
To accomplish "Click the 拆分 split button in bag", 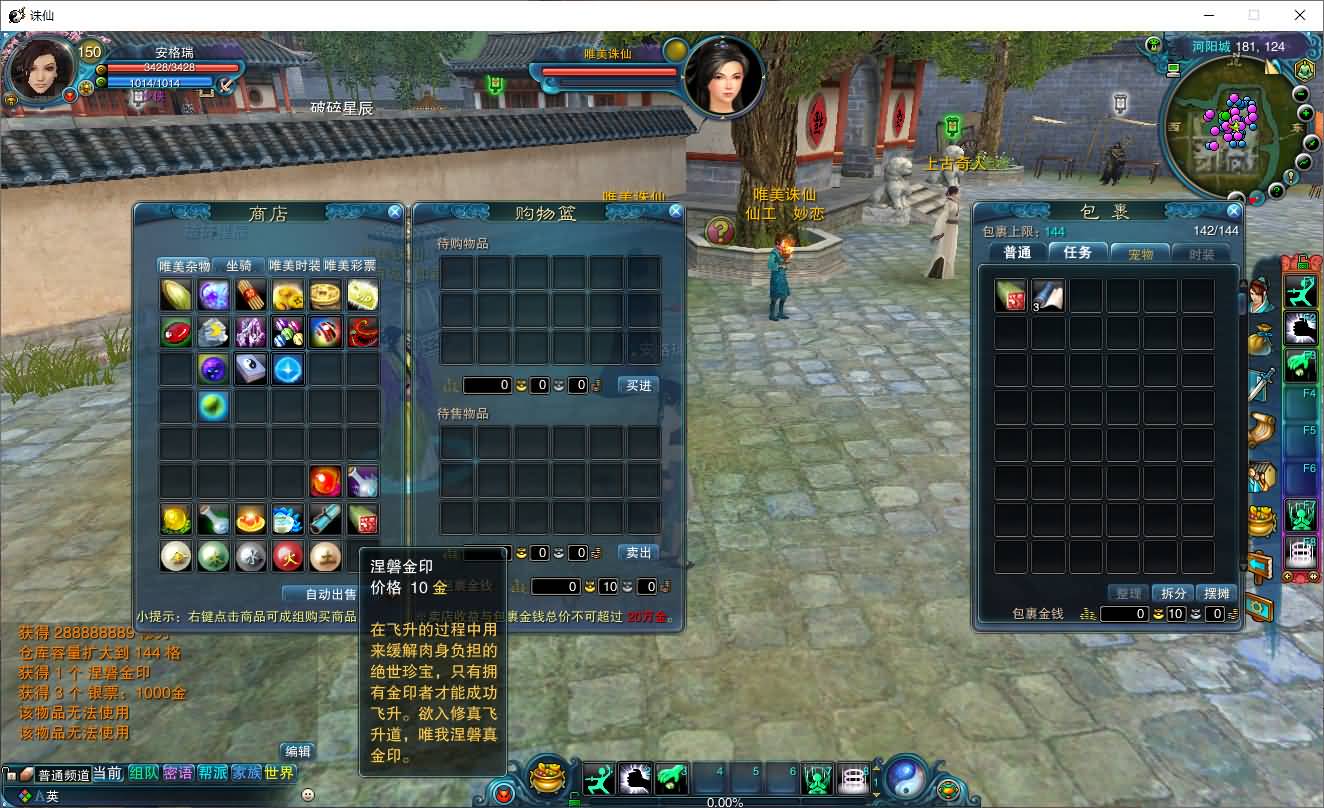I will 1172,593.
